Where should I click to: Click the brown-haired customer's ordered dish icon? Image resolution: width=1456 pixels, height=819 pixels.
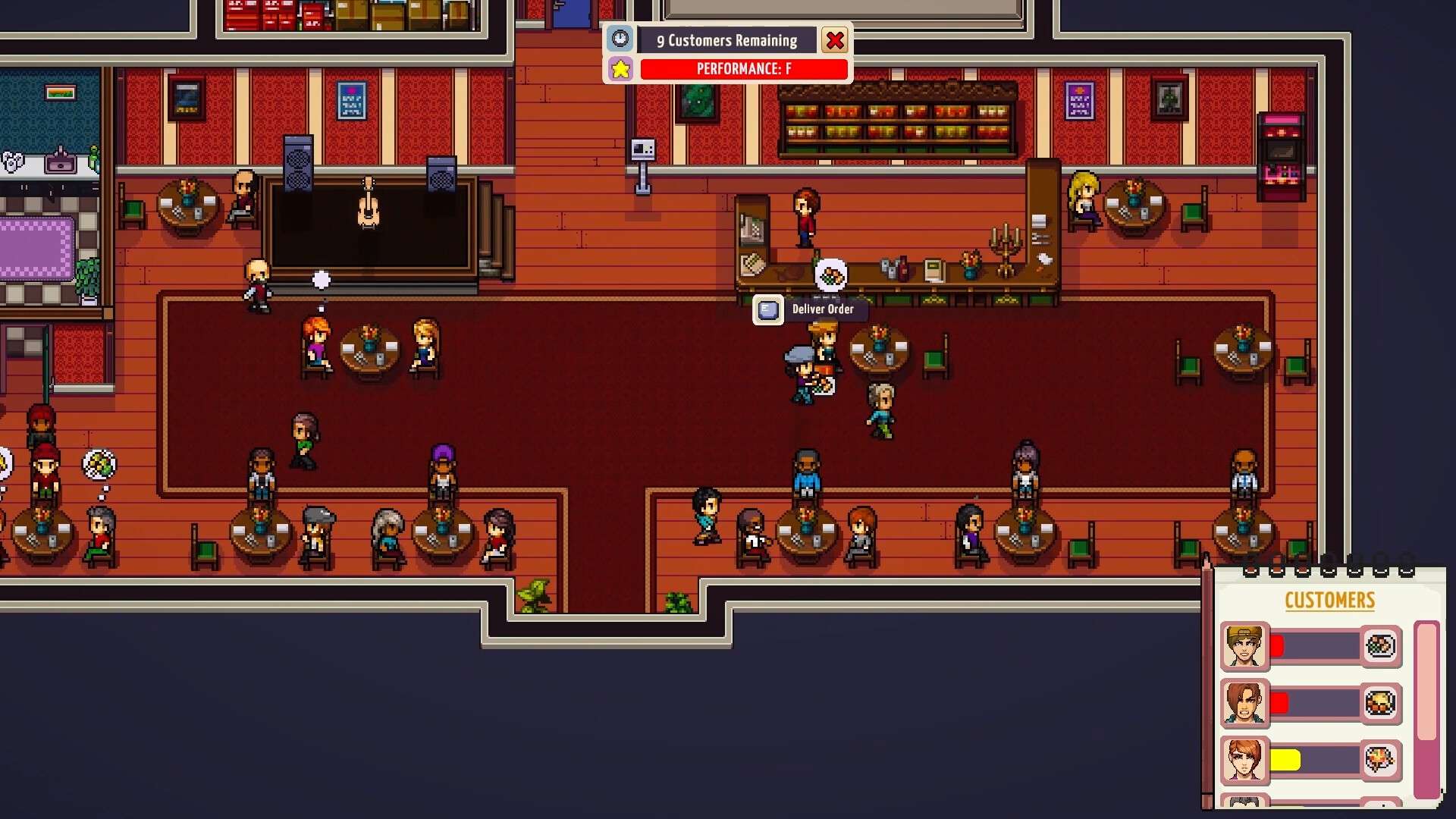[1380, 703]
